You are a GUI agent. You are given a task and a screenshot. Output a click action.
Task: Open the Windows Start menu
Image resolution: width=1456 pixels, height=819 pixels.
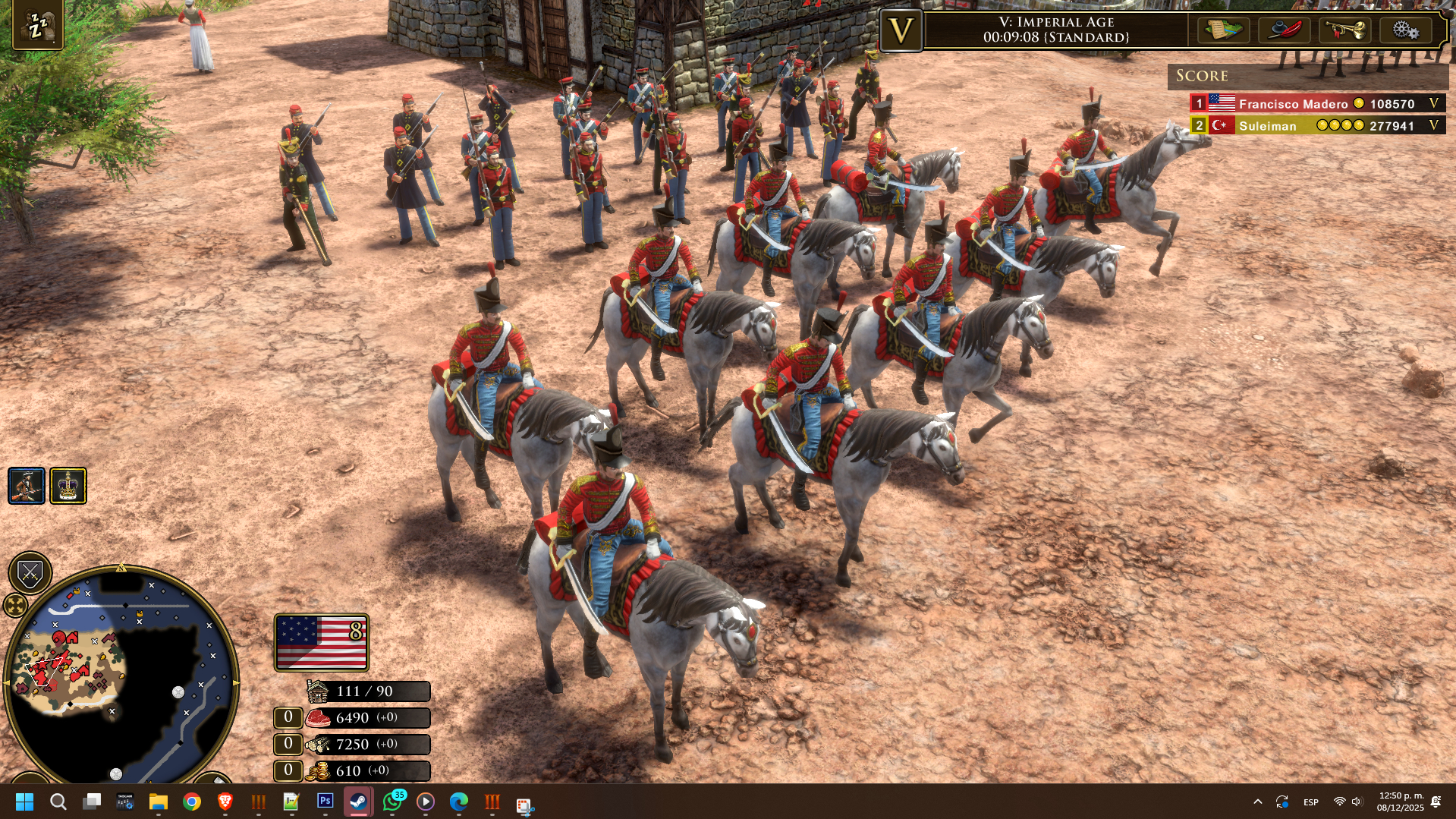[24, 802]
